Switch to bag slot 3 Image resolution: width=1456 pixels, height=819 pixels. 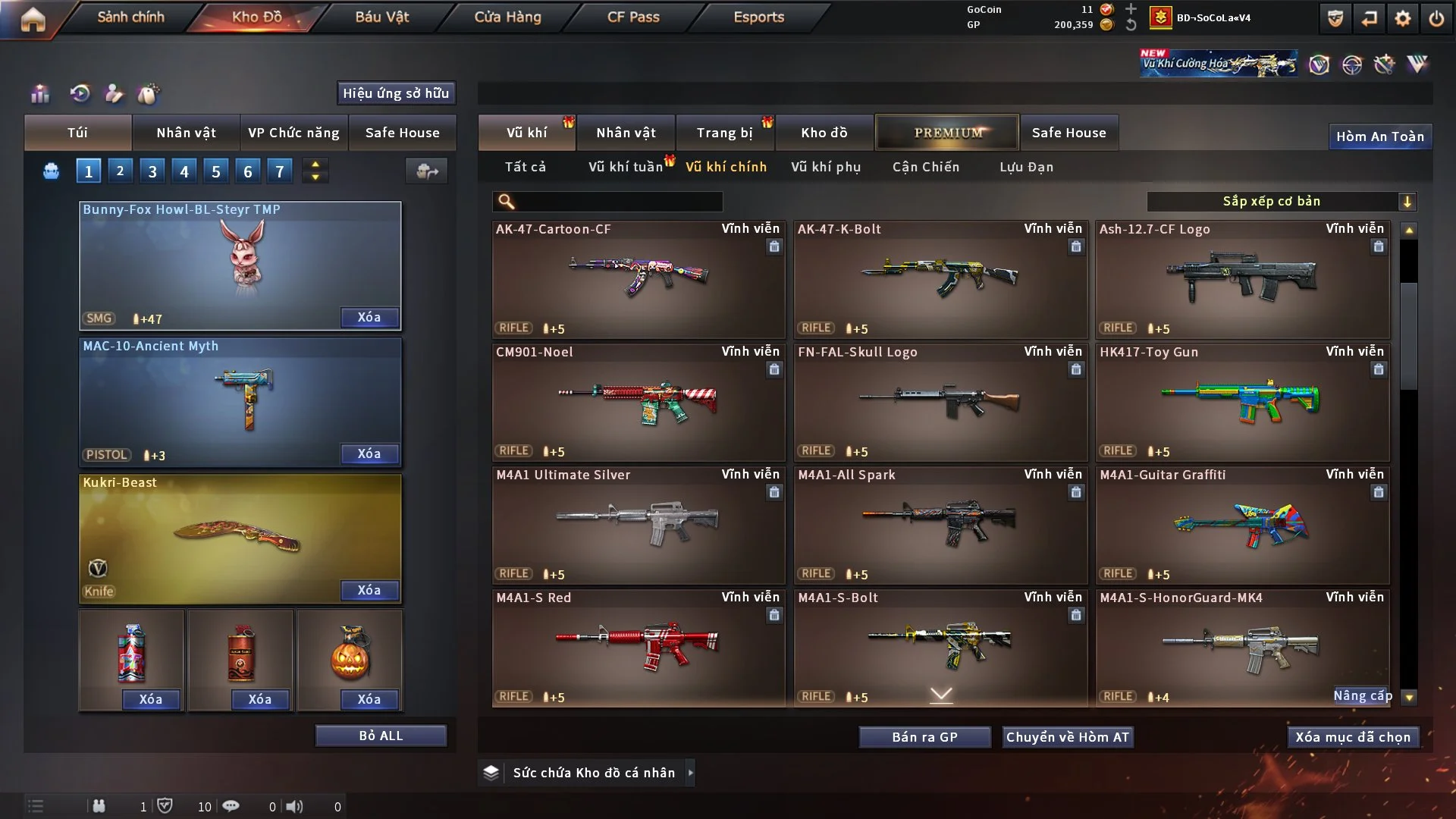[152, 171]
